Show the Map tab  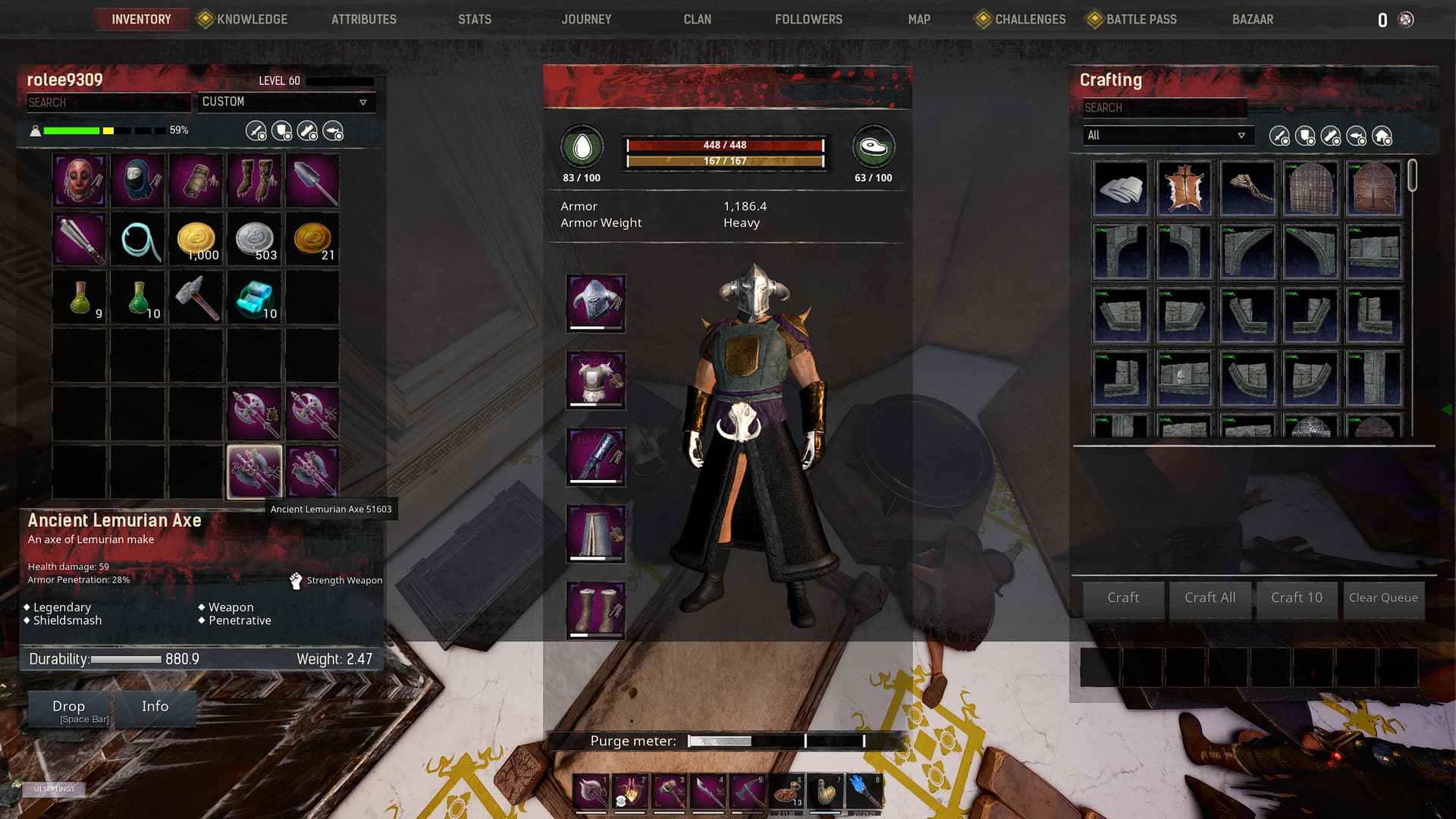pos(918,19)
